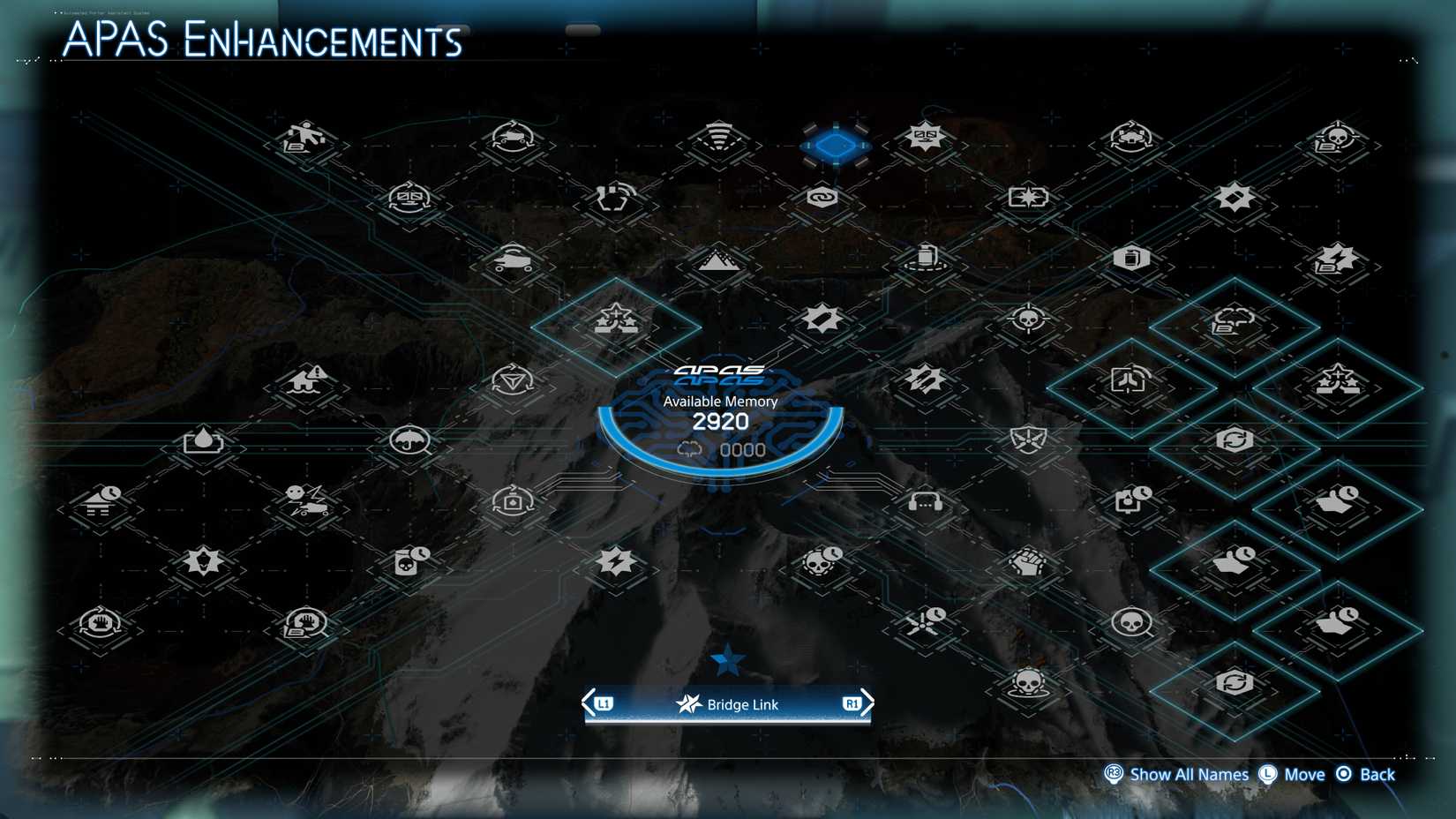
Task: Select the headphones music enhancement node
Action: tap(924, 500)
